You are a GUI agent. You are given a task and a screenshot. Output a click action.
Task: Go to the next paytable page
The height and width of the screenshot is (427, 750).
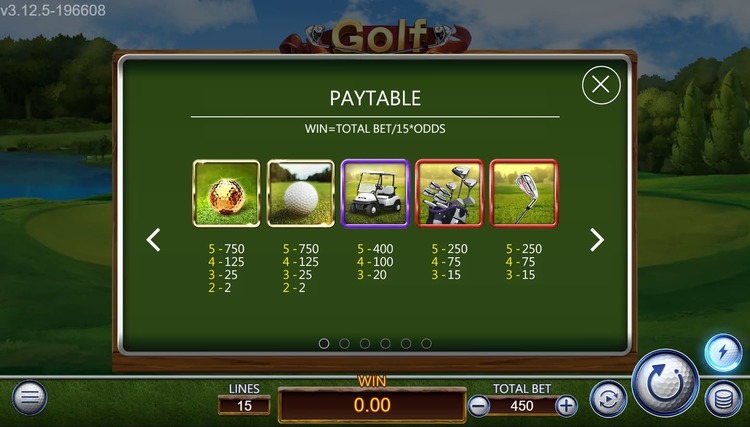(x=597, y=240)
